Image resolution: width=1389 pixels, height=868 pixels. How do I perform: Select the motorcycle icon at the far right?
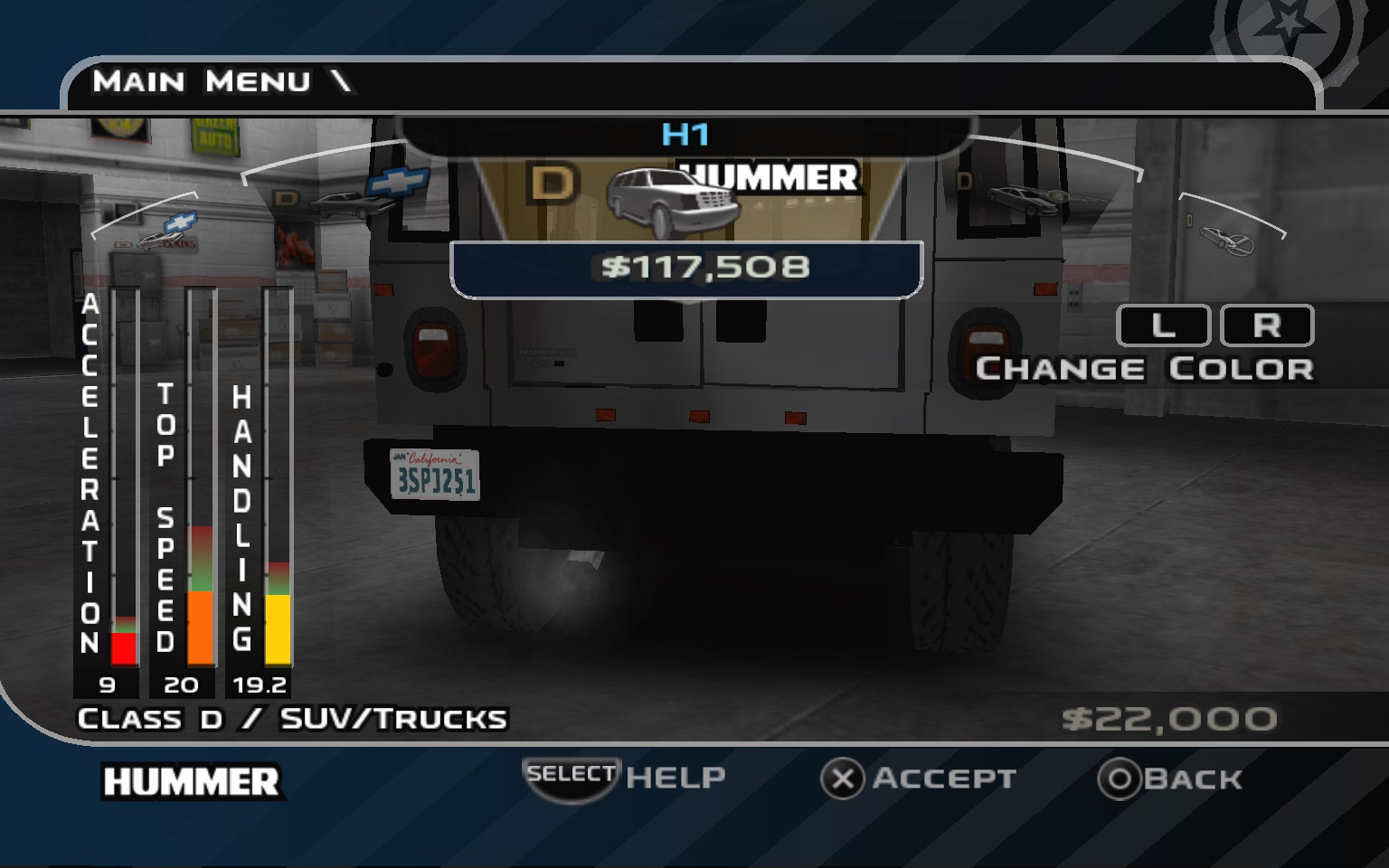pos(1226,240)
